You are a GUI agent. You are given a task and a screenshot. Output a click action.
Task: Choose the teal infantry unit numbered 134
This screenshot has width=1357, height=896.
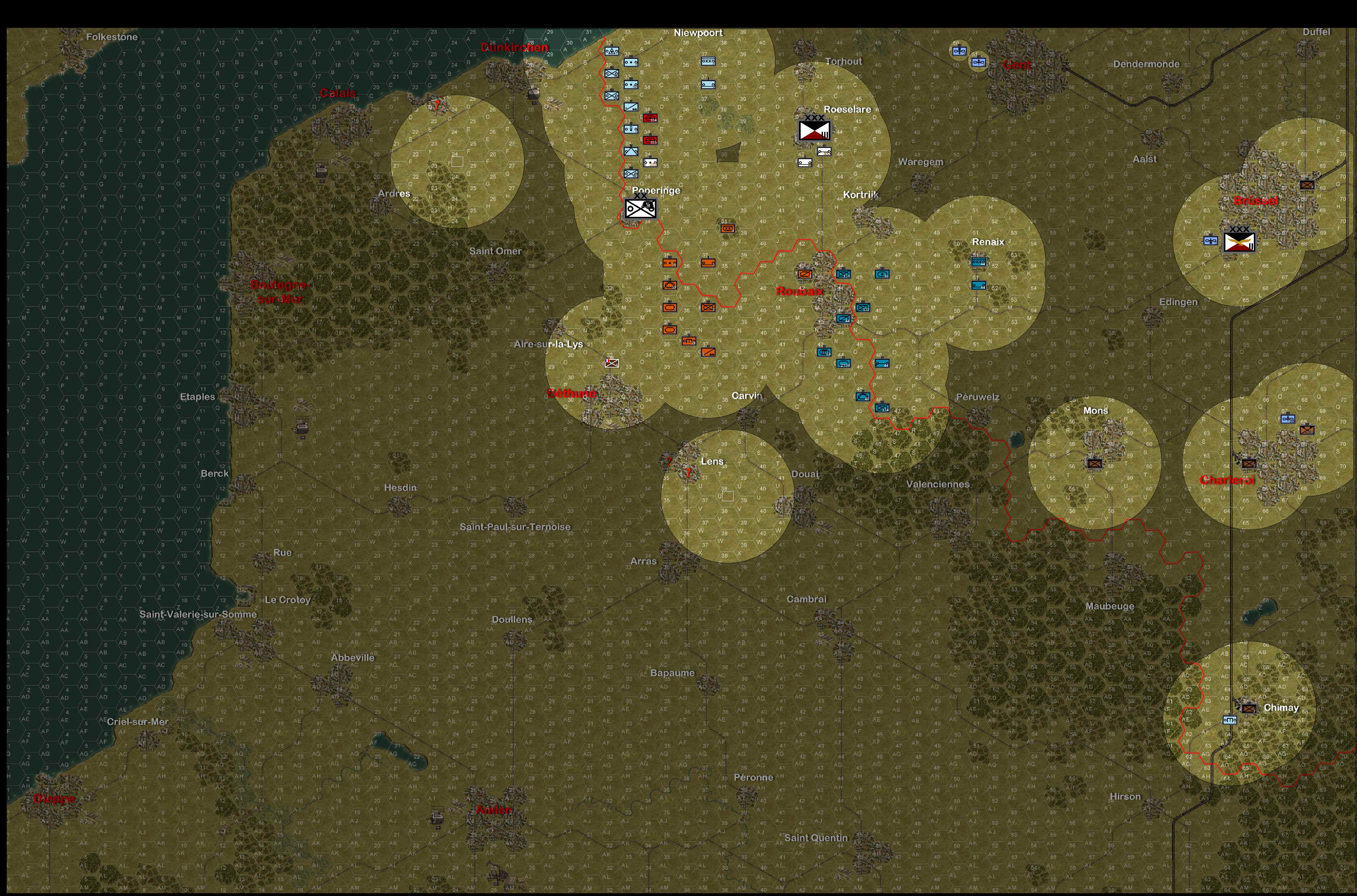[x=882, y=408]
